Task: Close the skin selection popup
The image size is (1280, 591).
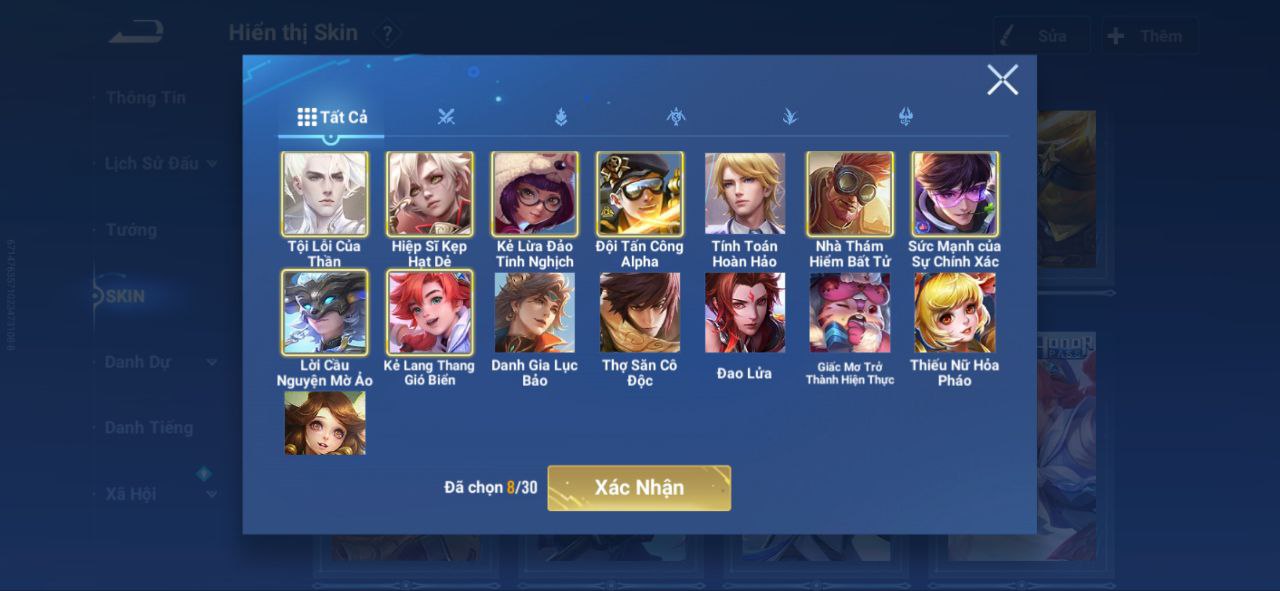Action: click(x=1002, y=80)
